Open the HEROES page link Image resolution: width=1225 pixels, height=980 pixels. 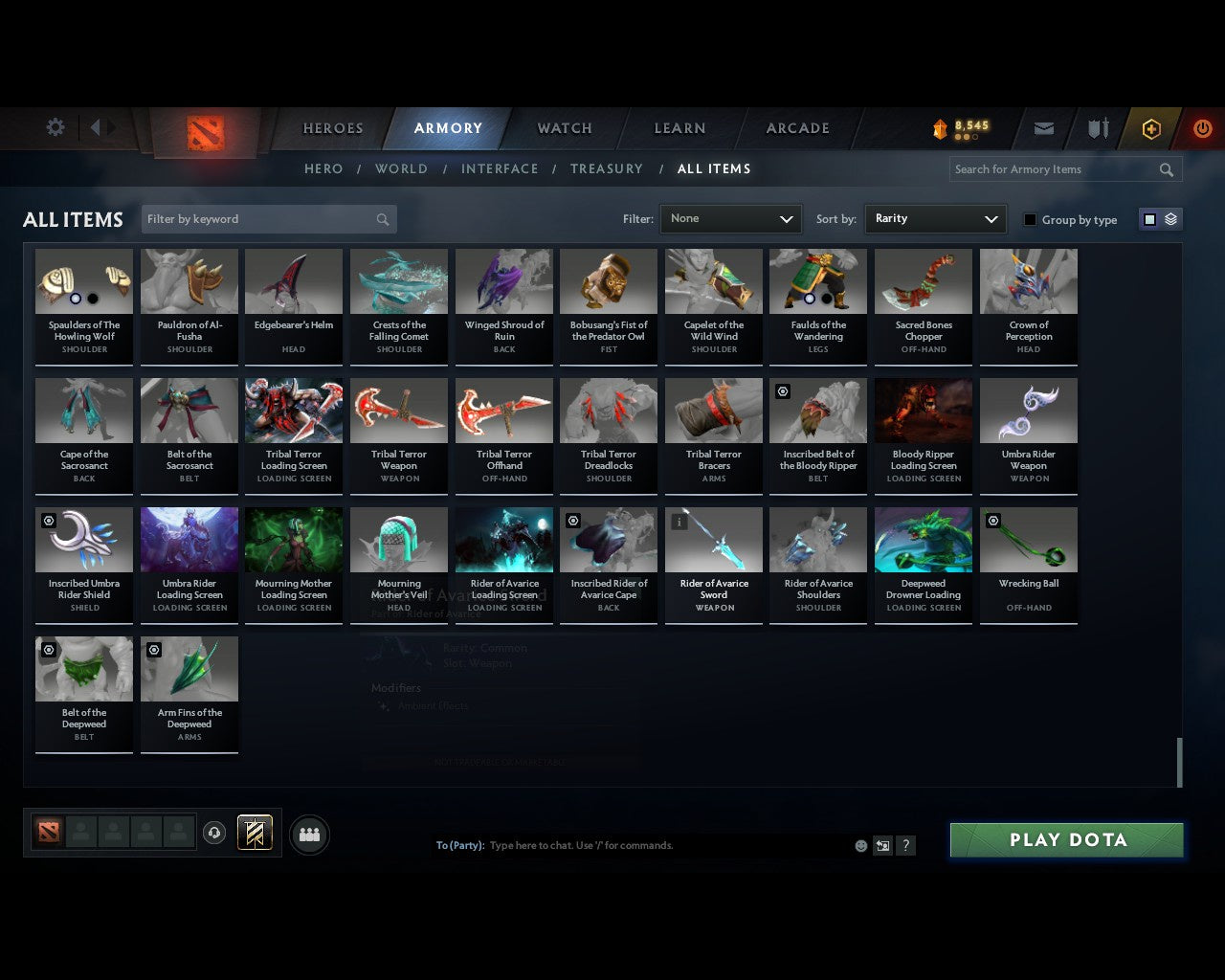click(332, 127)
